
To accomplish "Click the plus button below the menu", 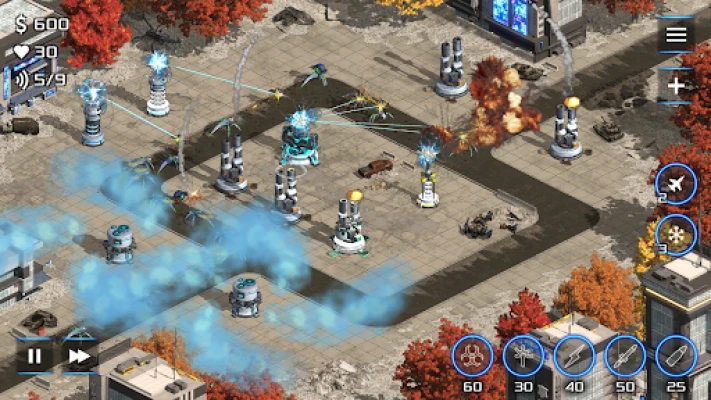I will pyautogui.click(x=676, y=86).
